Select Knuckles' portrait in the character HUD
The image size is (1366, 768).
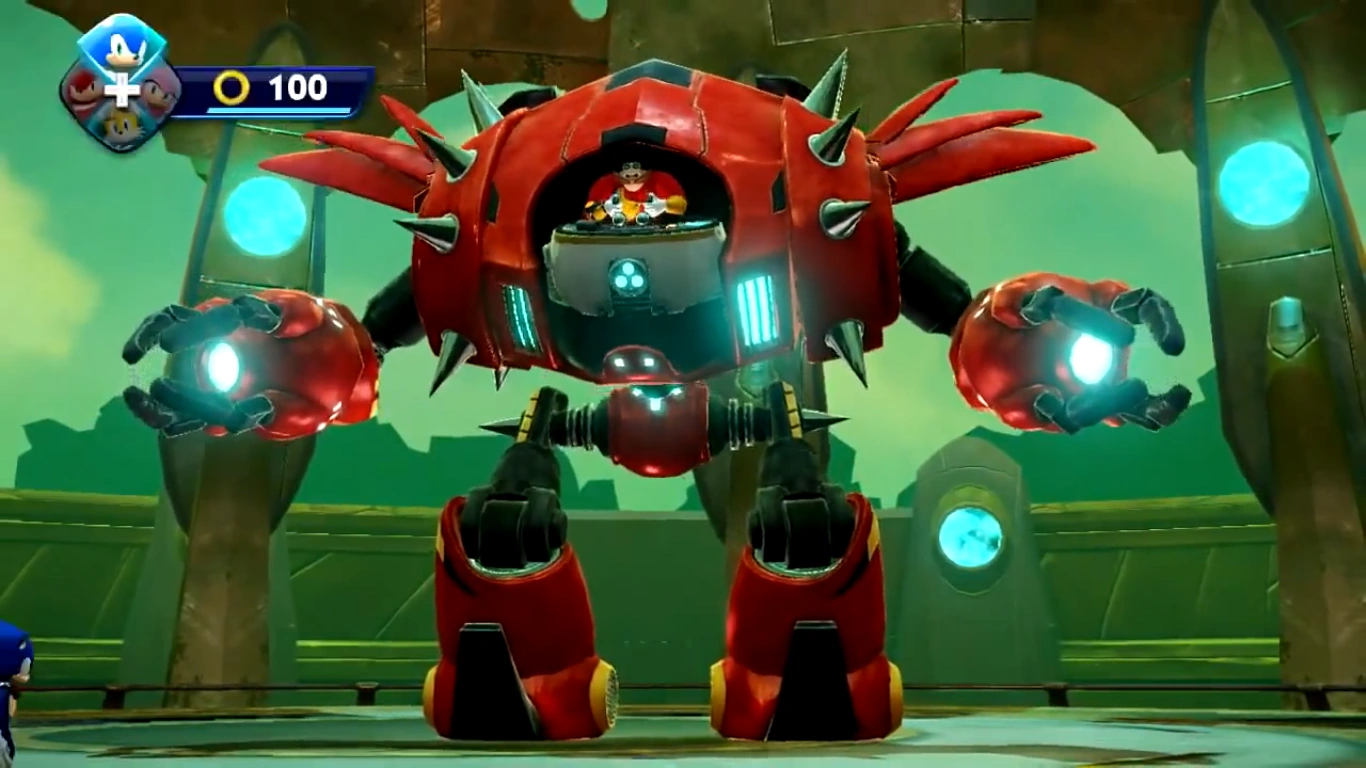coord(82,92)
